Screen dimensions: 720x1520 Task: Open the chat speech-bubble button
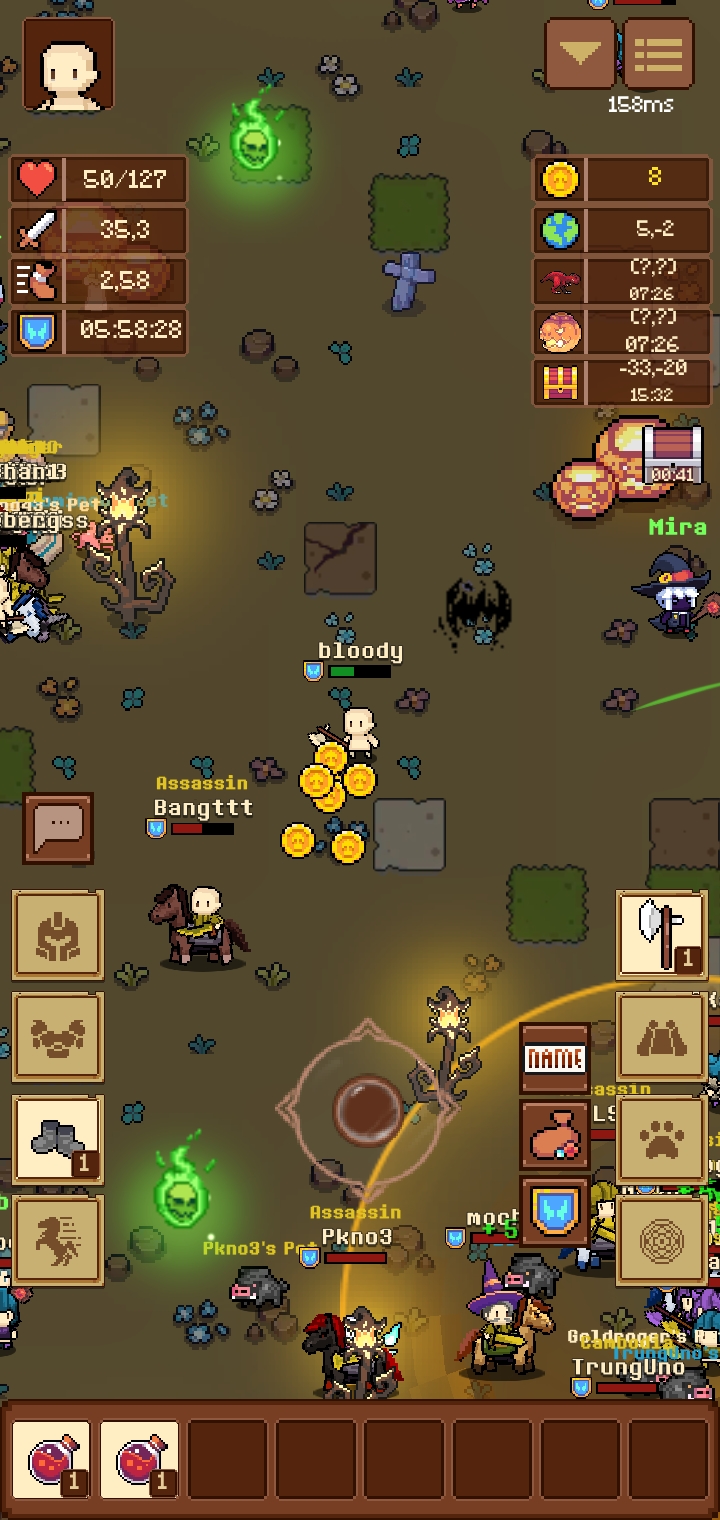pyautogui.click(x=58, y=827)
